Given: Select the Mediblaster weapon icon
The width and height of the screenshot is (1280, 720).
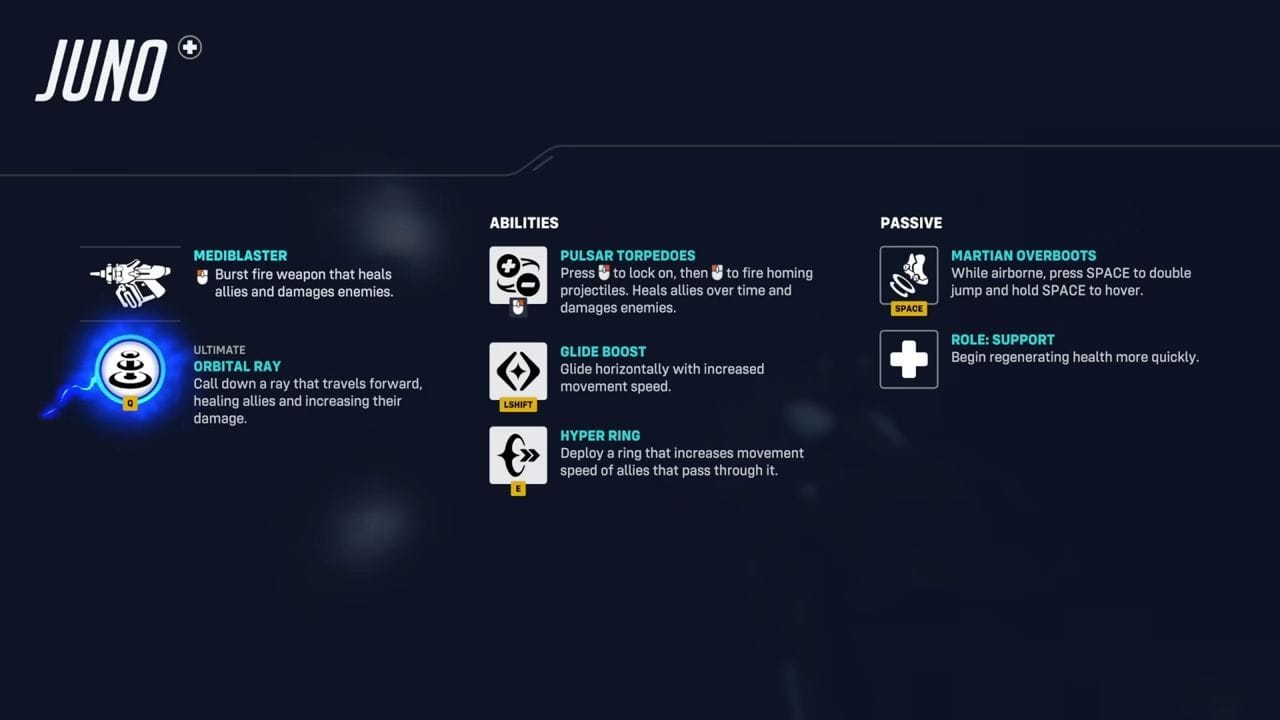Looking at the screenshot, I should click(130, 280).
